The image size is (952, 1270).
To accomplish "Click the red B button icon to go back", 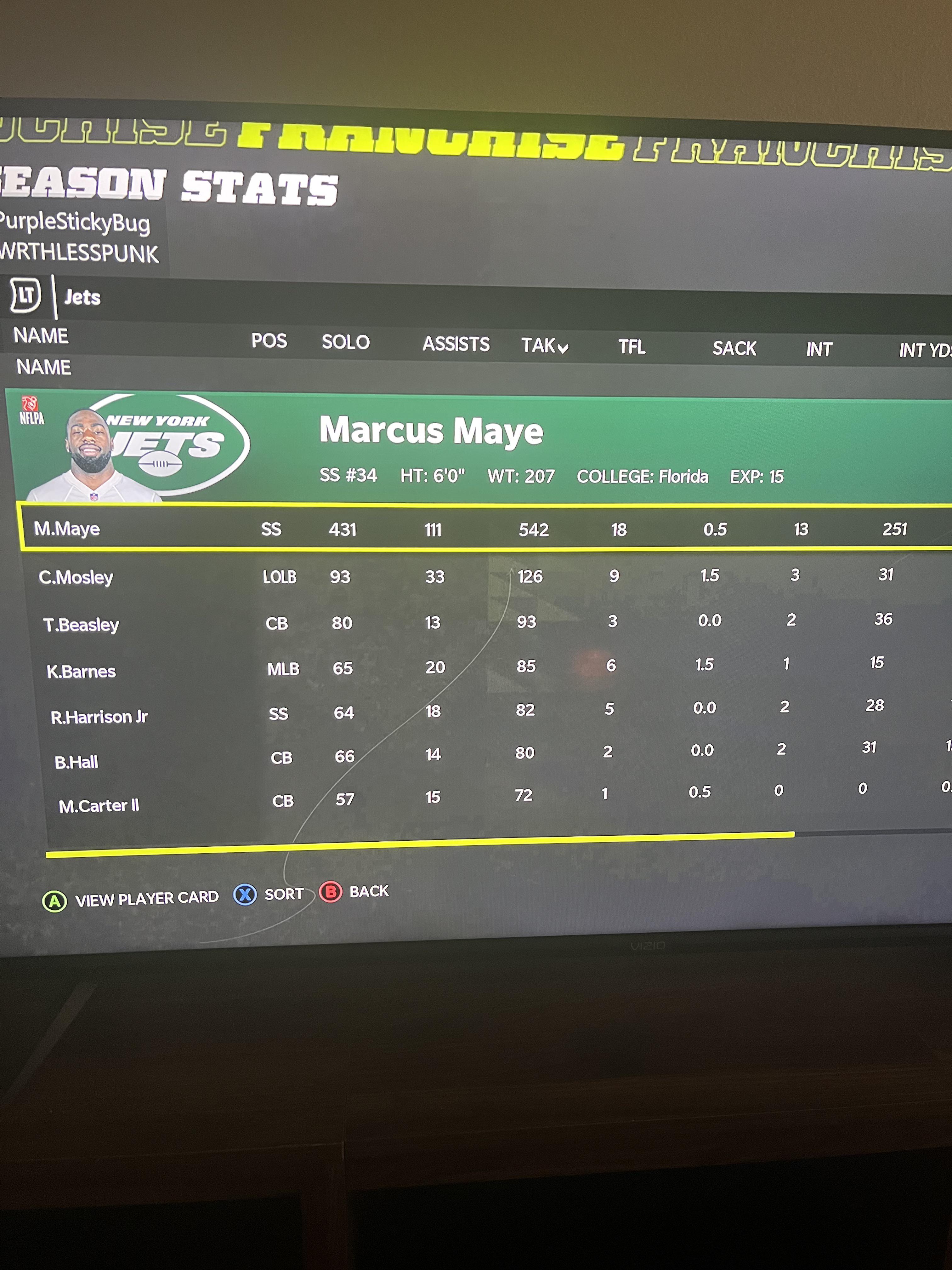I will [332, 892].
